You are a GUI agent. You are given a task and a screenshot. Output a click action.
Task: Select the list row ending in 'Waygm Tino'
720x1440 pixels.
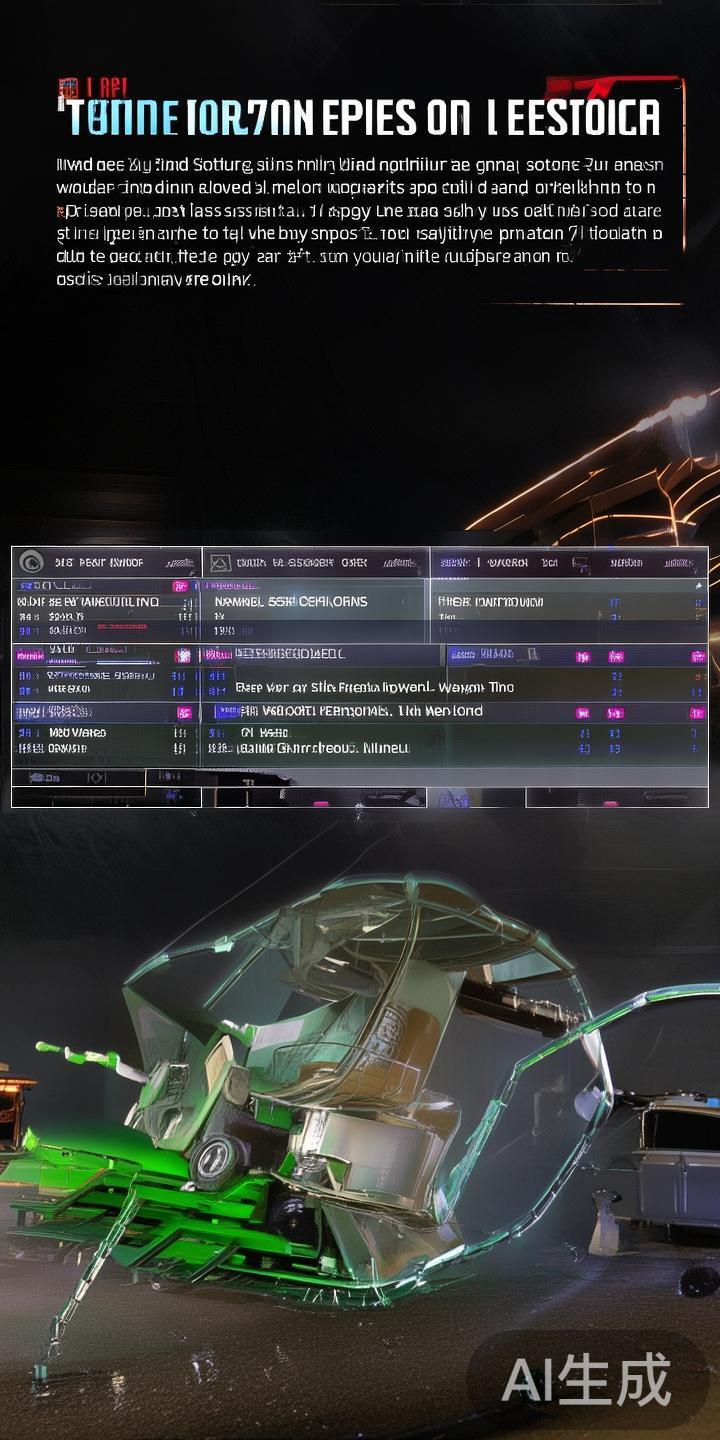pos(374,687)
